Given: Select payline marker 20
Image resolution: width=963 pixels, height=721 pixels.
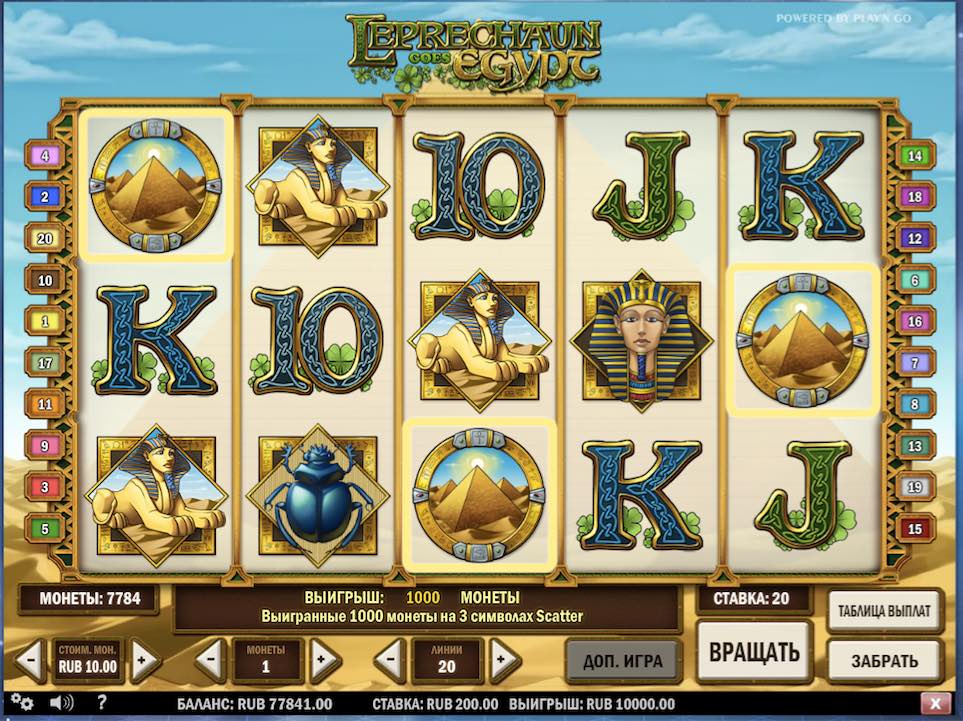Looking at the screenshot, I should [x=44, y=238].
